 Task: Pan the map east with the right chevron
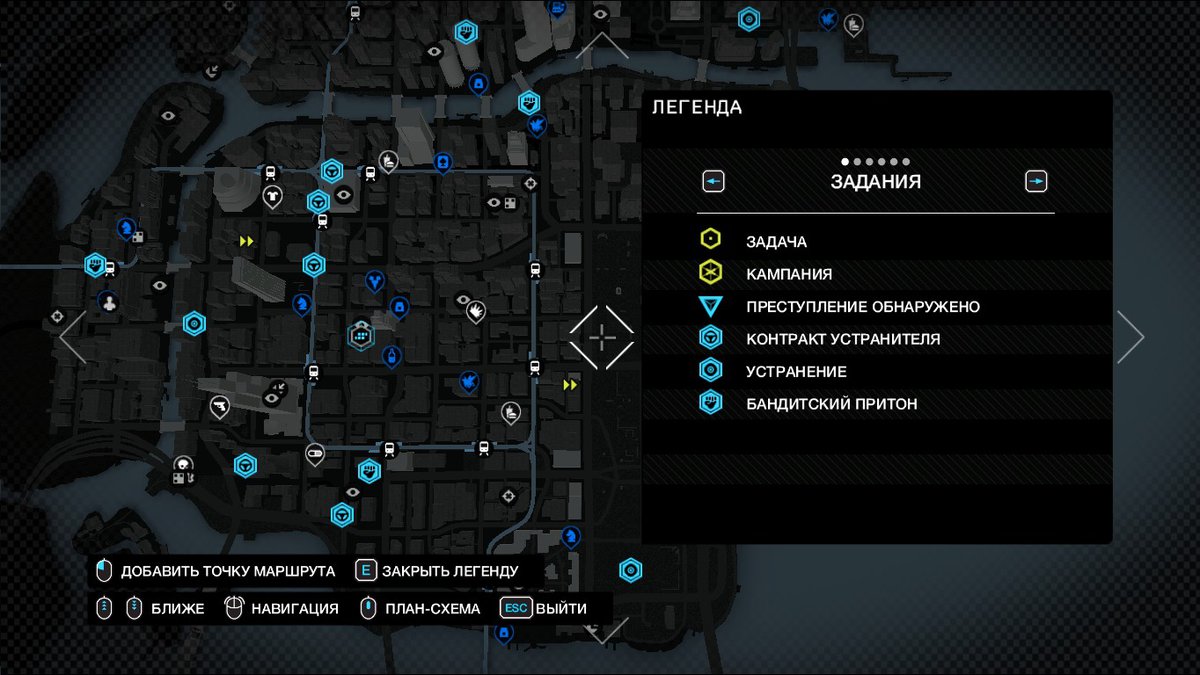1130,337
